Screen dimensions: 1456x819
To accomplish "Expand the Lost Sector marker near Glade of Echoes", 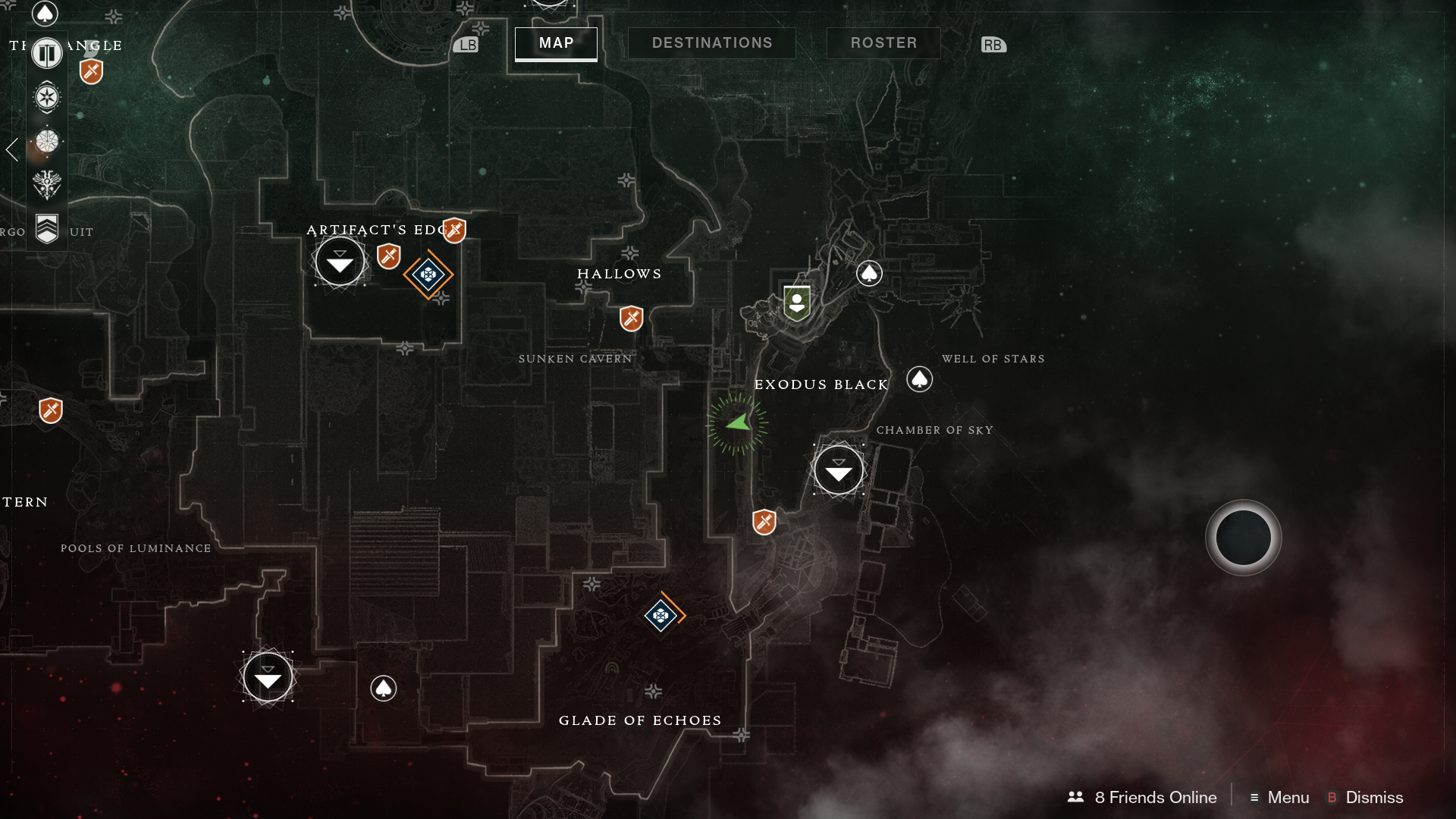I will pyautogui.click(x=267, y=676).
